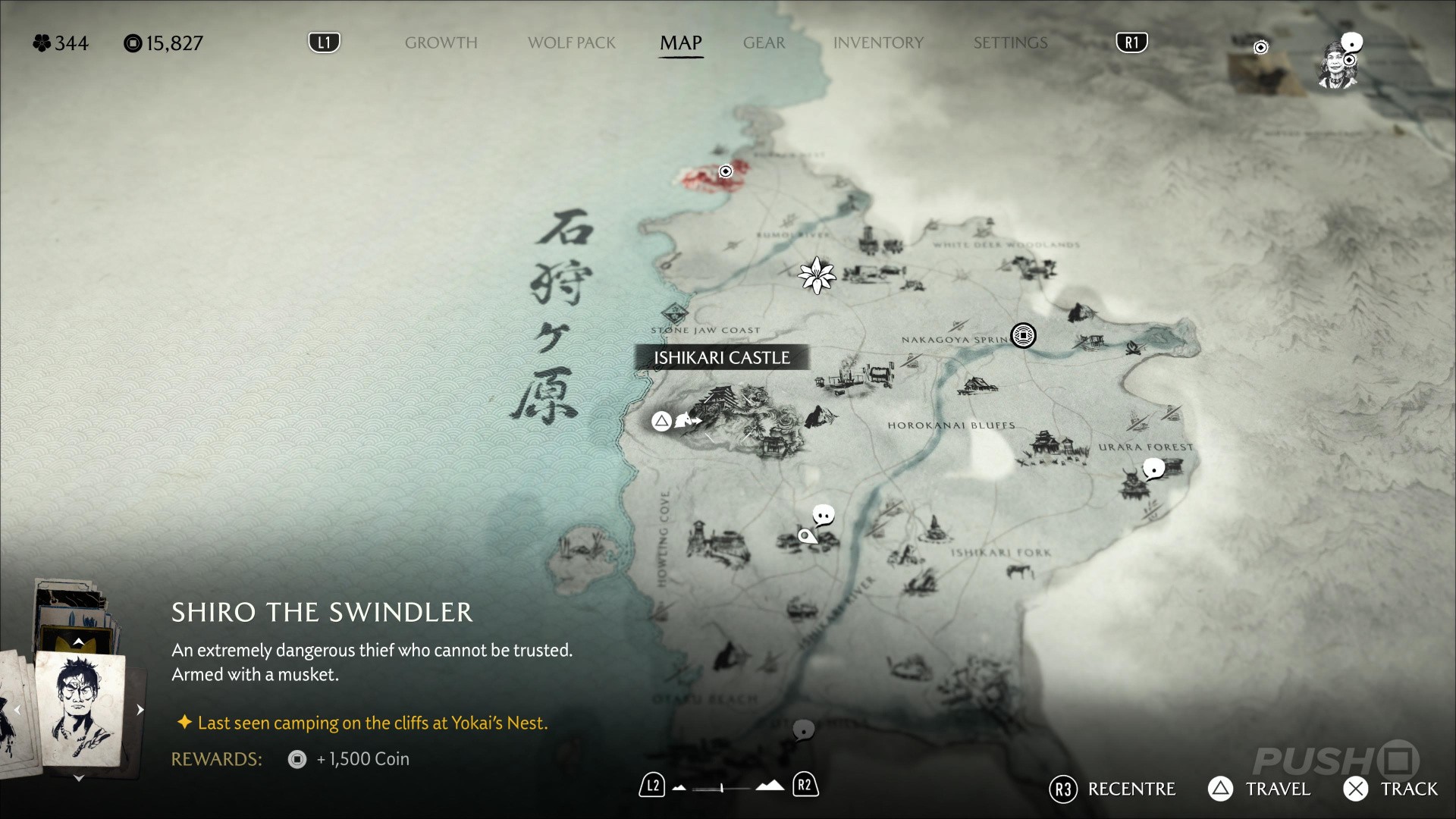Select the speech bubble marker in Urara Forest
Image resolution: width=1456 pixels, height=819 pixels.
pos(1153,469)
